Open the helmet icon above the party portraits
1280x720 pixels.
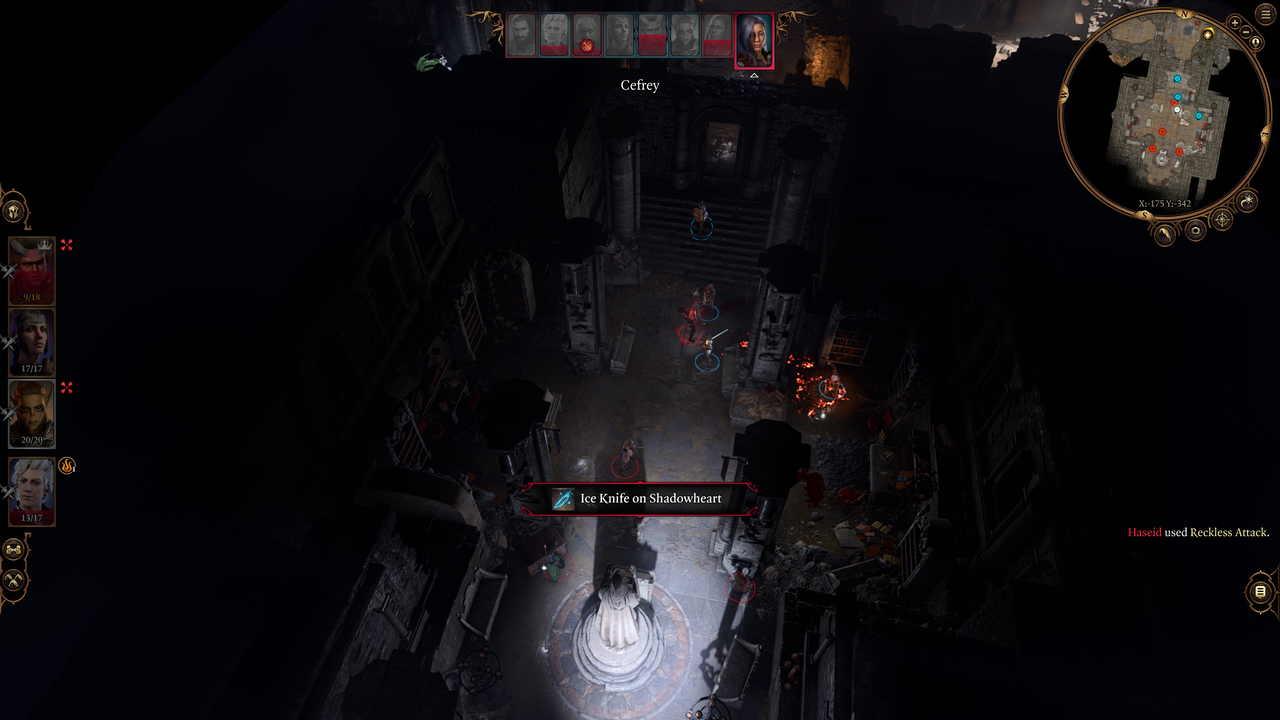point(13,211)
